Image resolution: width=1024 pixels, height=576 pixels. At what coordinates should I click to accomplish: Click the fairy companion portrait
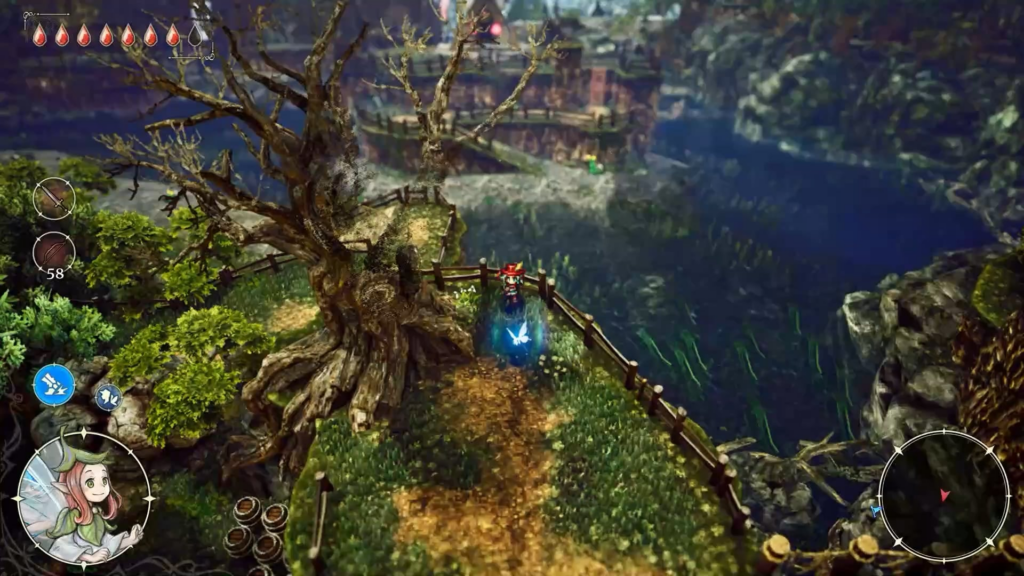point(83,497)
